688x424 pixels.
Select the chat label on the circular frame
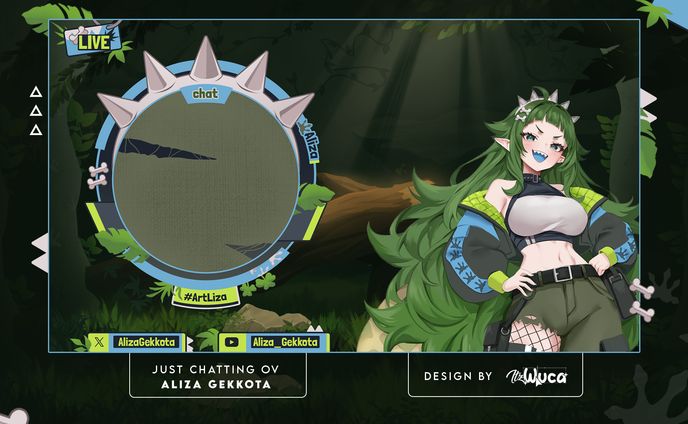205,93
